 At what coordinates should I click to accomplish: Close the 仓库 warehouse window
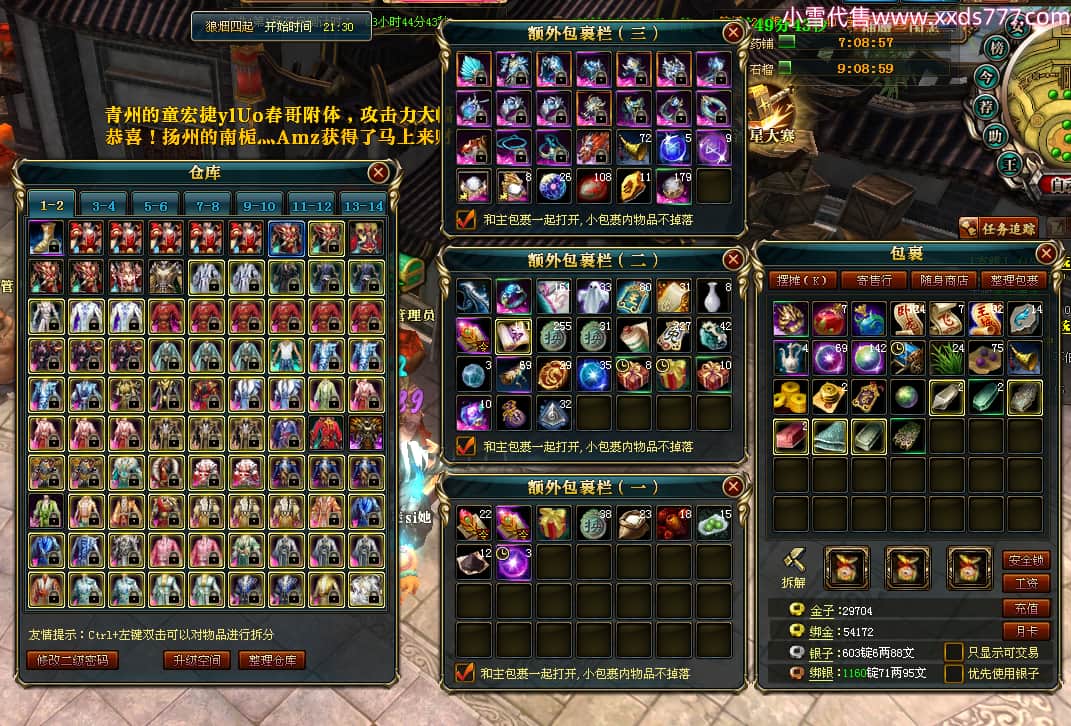[x=378, y=172]
